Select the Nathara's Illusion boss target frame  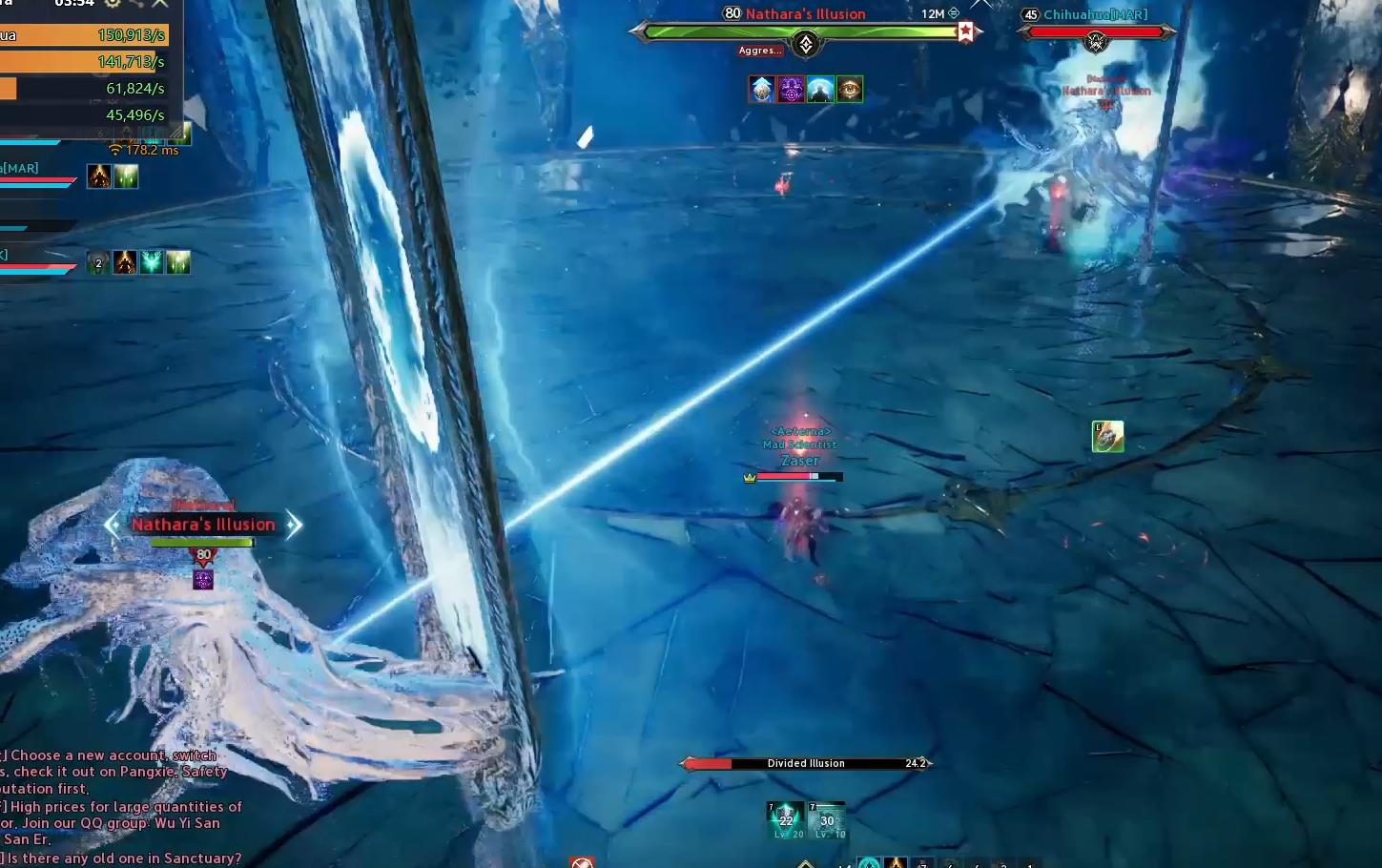coord(806,32)
